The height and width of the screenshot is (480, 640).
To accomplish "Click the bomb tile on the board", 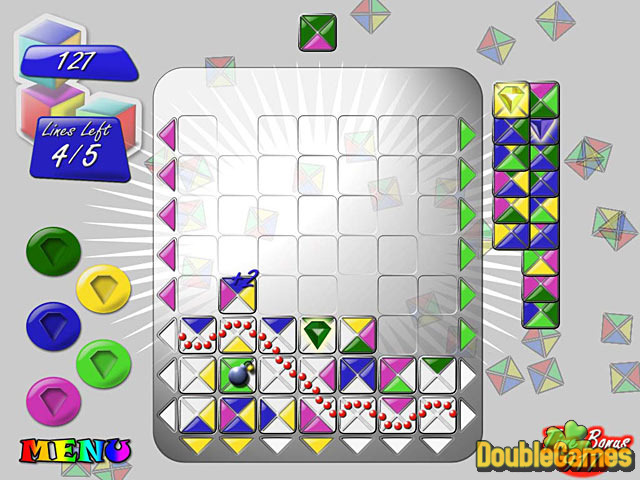I will click(238, 374).
